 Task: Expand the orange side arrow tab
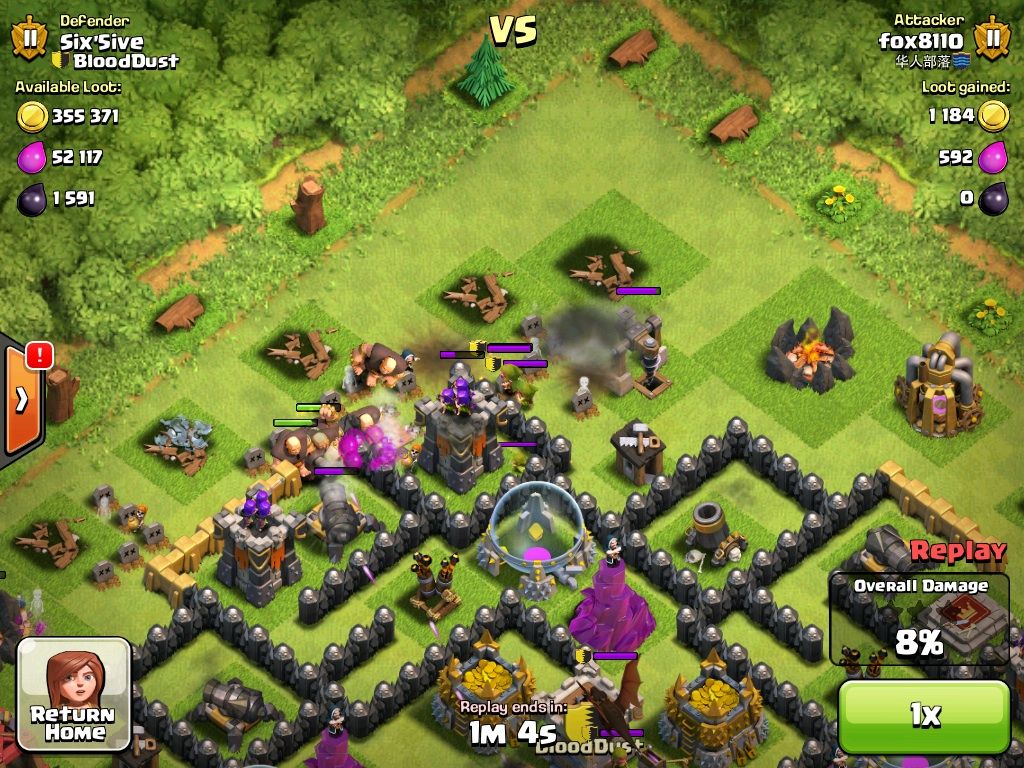point(22,399)
